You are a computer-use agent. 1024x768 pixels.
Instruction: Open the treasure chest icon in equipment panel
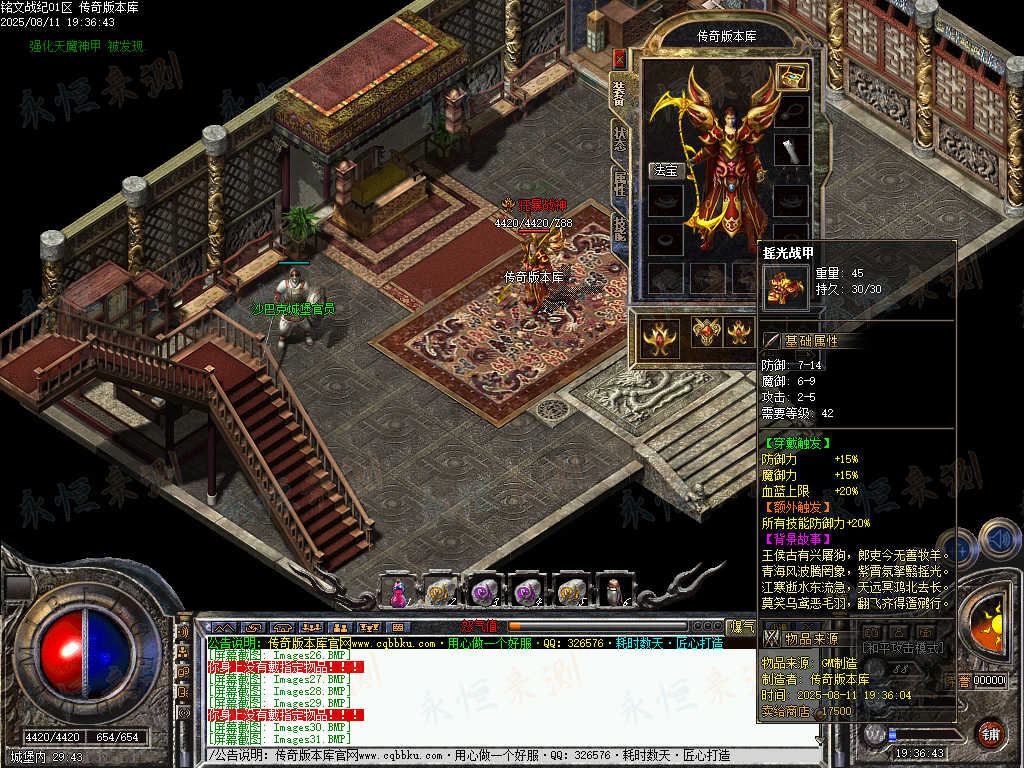(791, 77)
